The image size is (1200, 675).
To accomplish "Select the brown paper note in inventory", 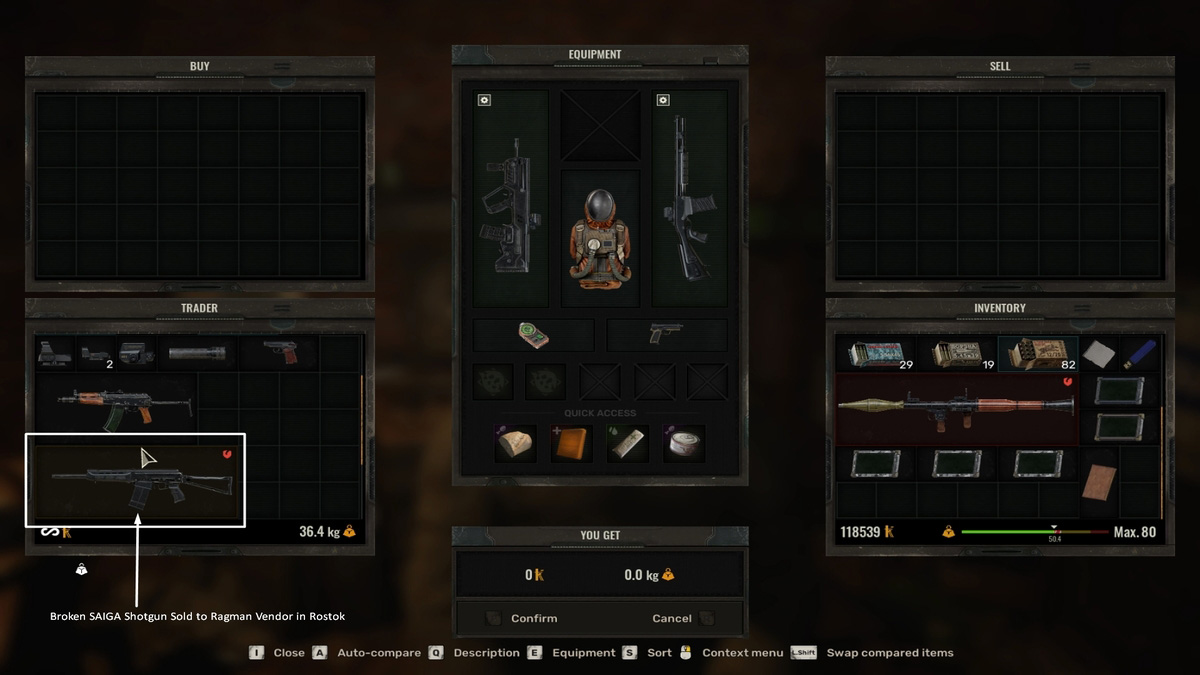I will [x=1099, y=481].
